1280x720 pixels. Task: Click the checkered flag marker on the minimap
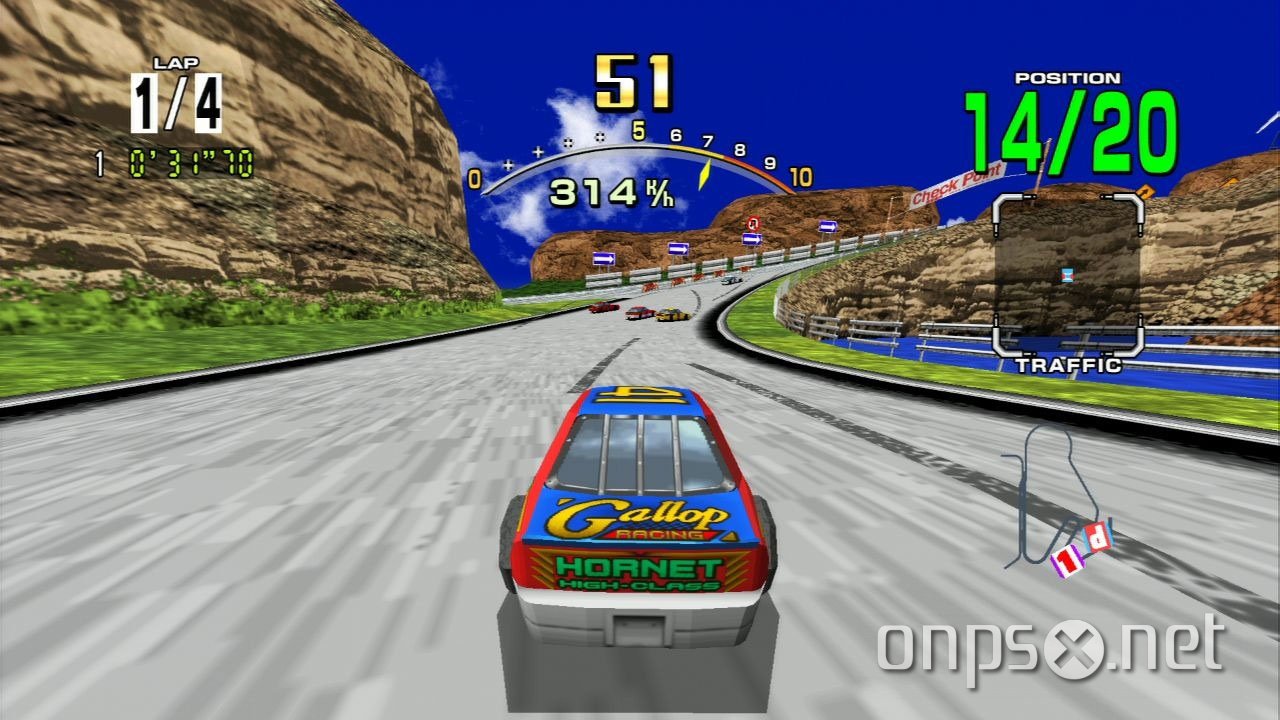click(1096, 535)
